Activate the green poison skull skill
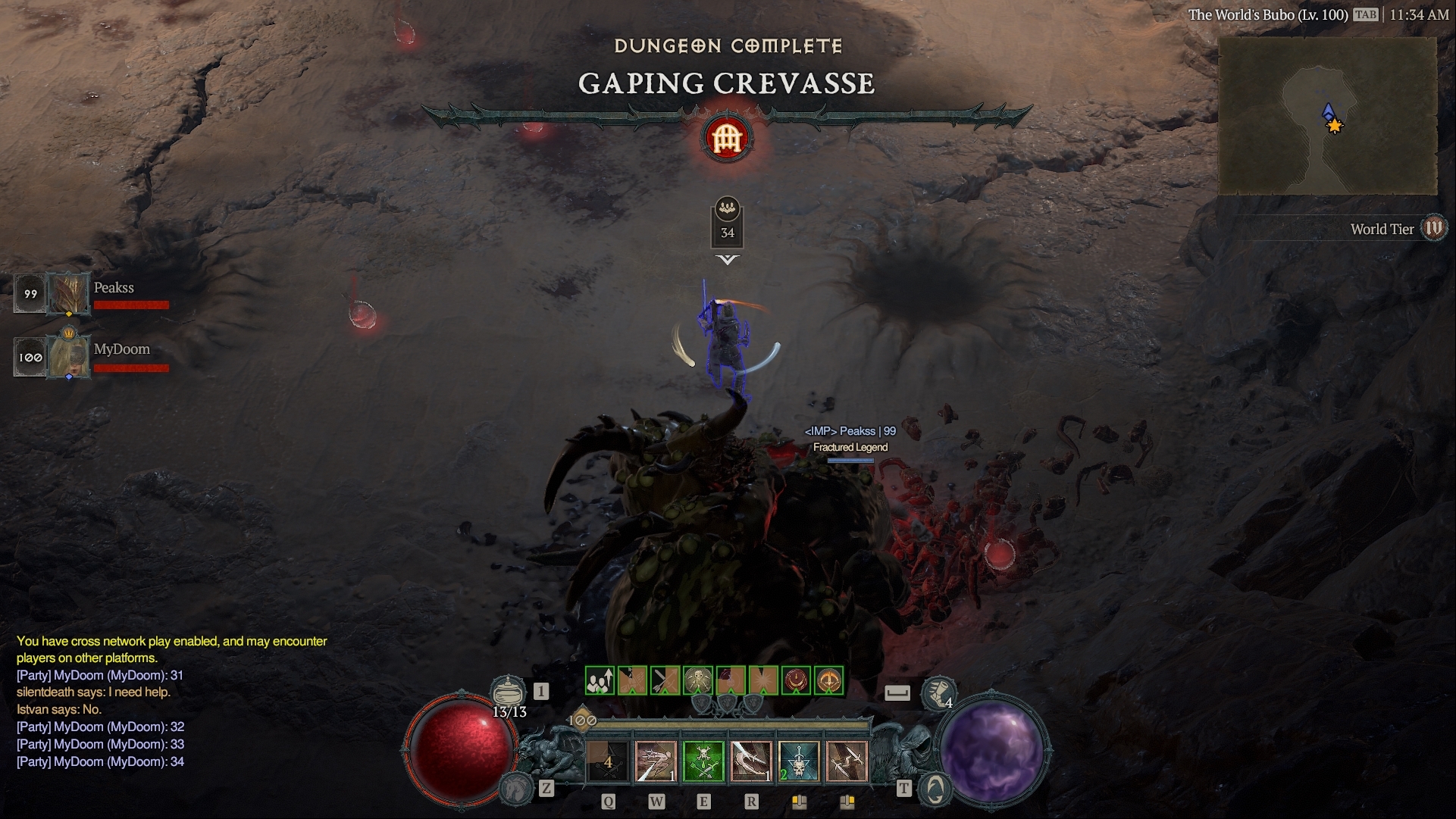This screenshot has width=1456, height=819. point(703,761)
